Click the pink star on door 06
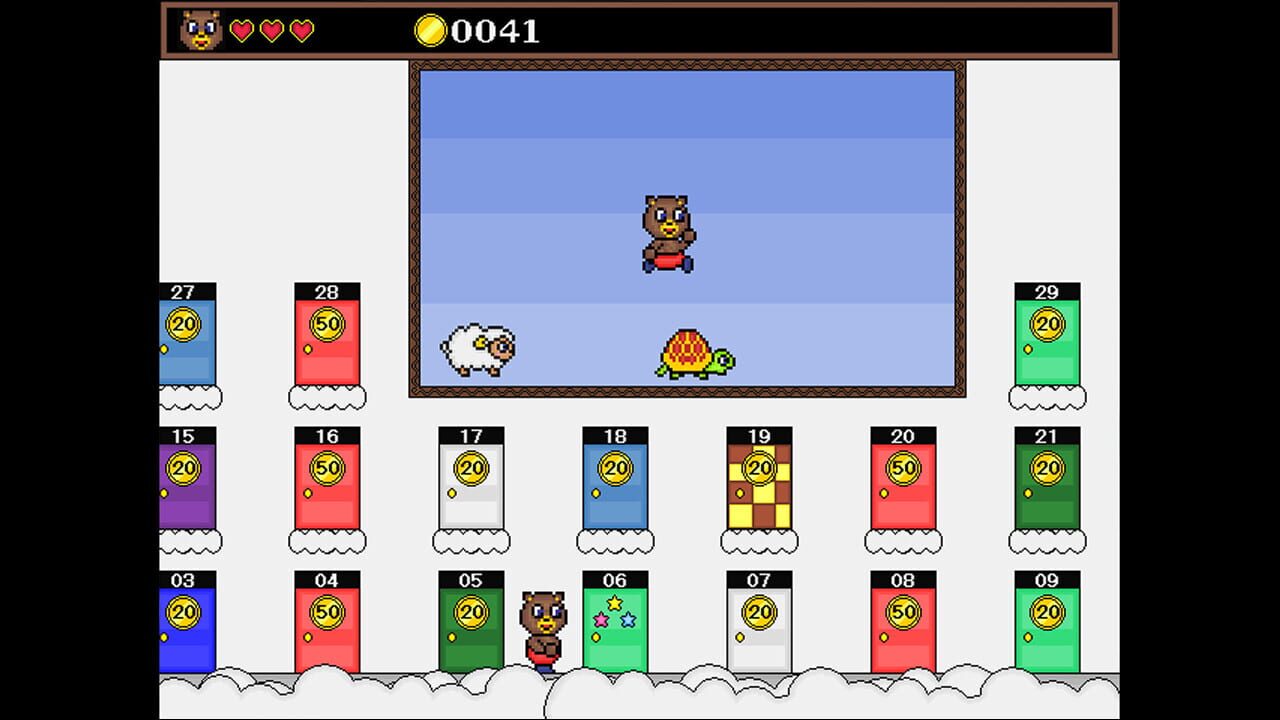 [x=601, y=620]
